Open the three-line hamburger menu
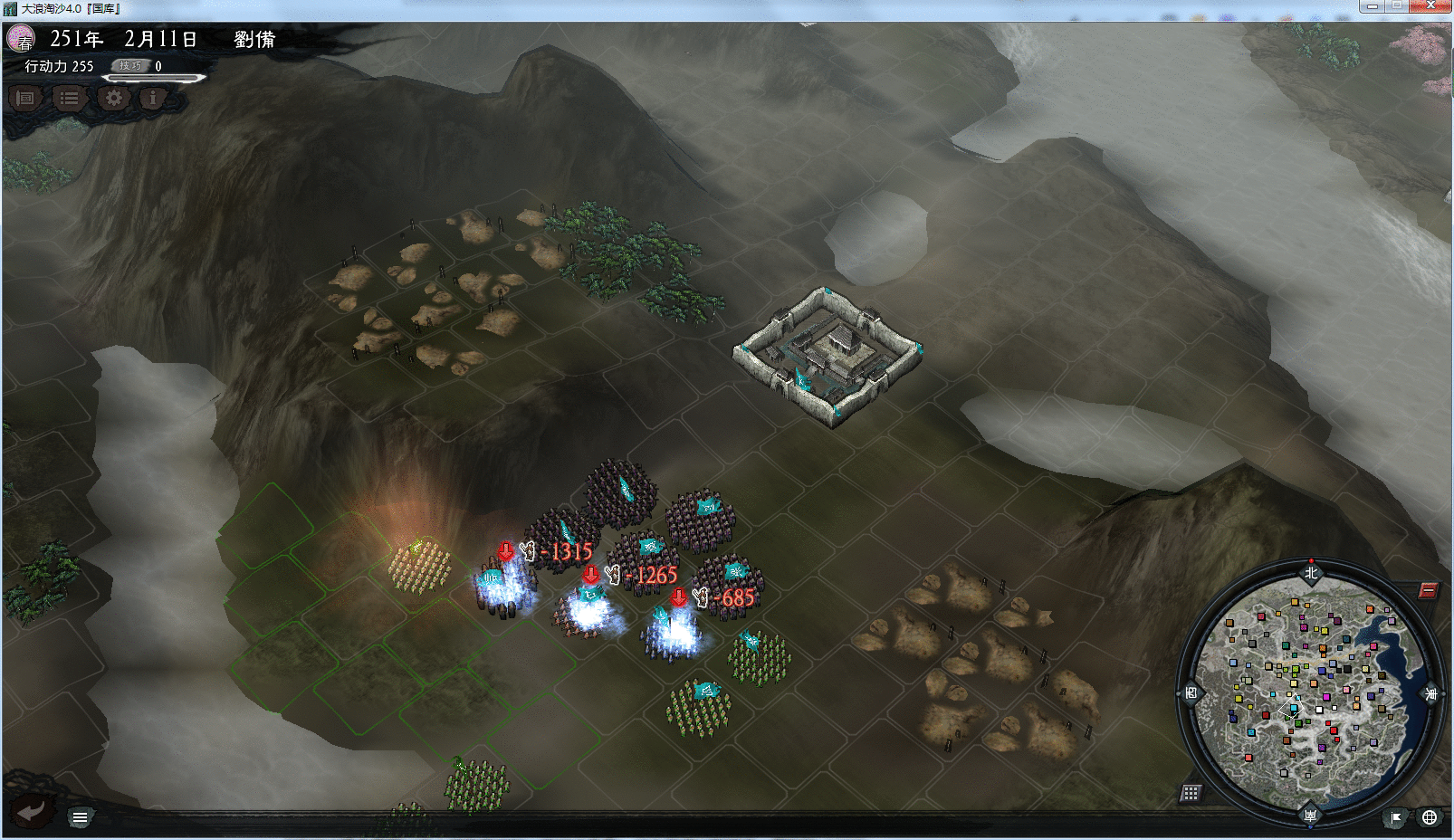This screenshot has width=1454, height=840. pos(80,817)
